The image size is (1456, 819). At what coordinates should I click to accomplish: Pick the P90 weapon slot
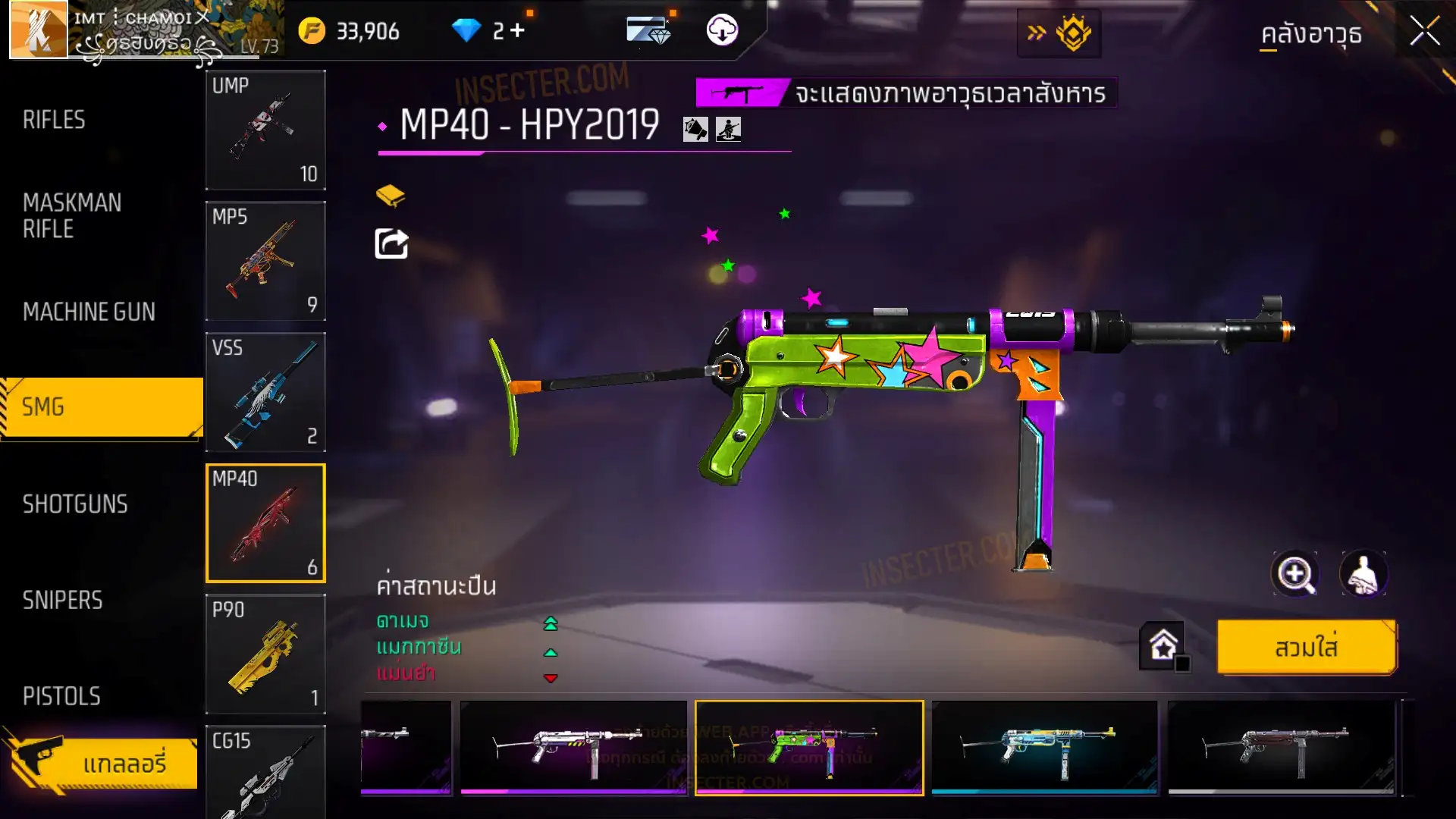265,654
